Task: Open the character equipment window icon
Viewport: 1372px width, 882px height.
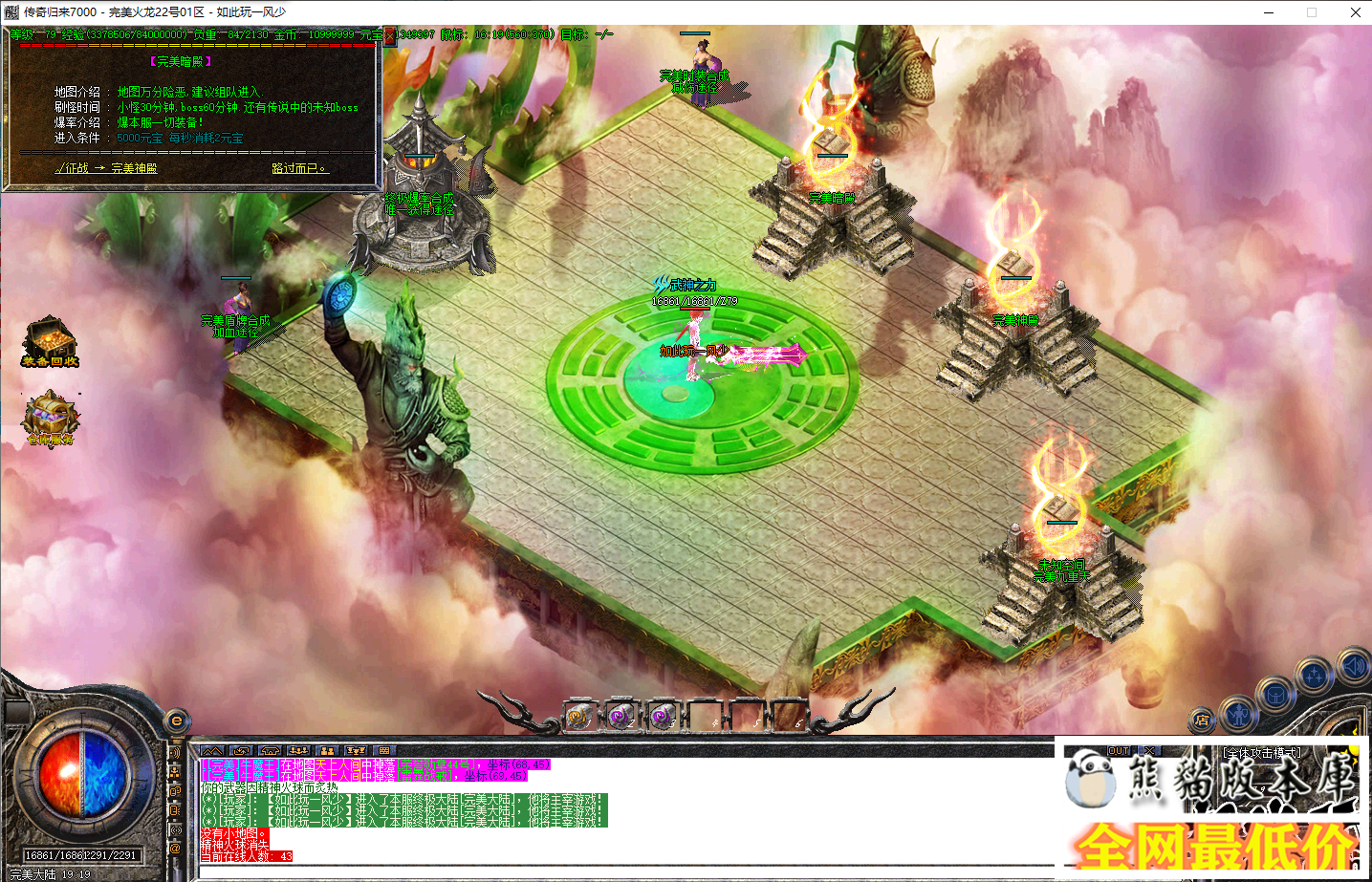Action: [1239, 716]
